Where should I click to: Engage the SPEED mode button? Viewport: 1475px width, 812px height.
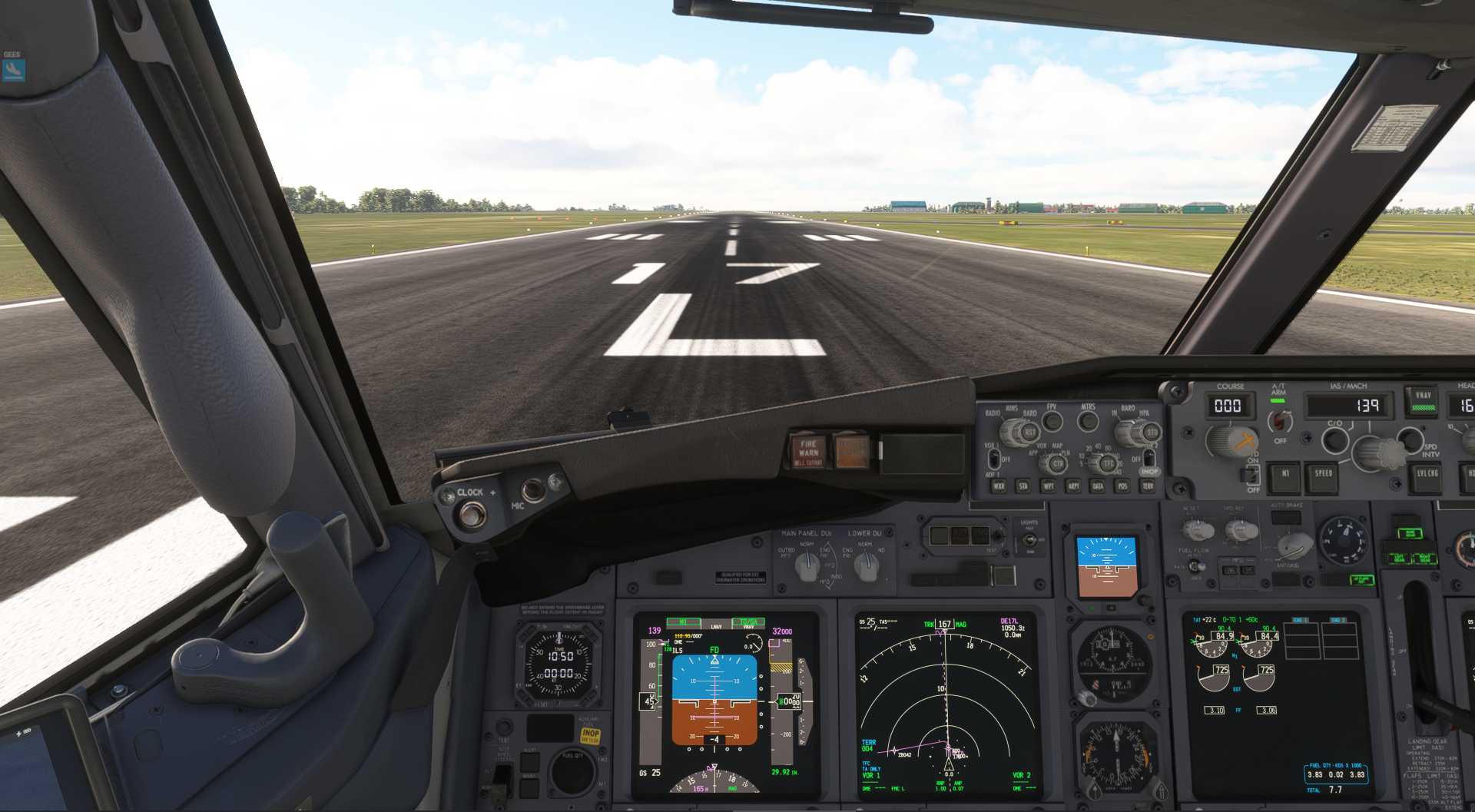pos(1324,475)
